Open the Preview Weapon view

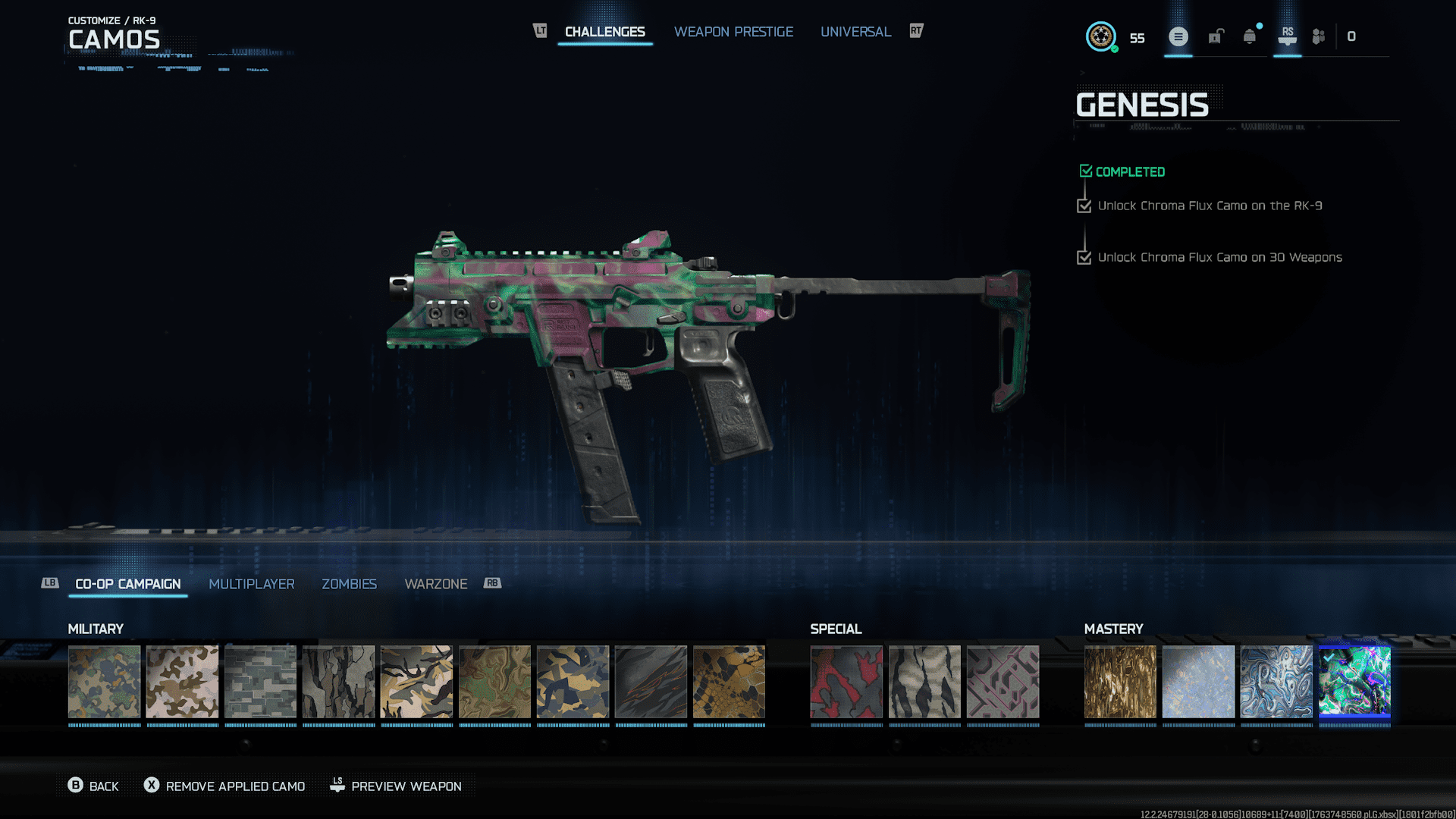click(396, 786)
